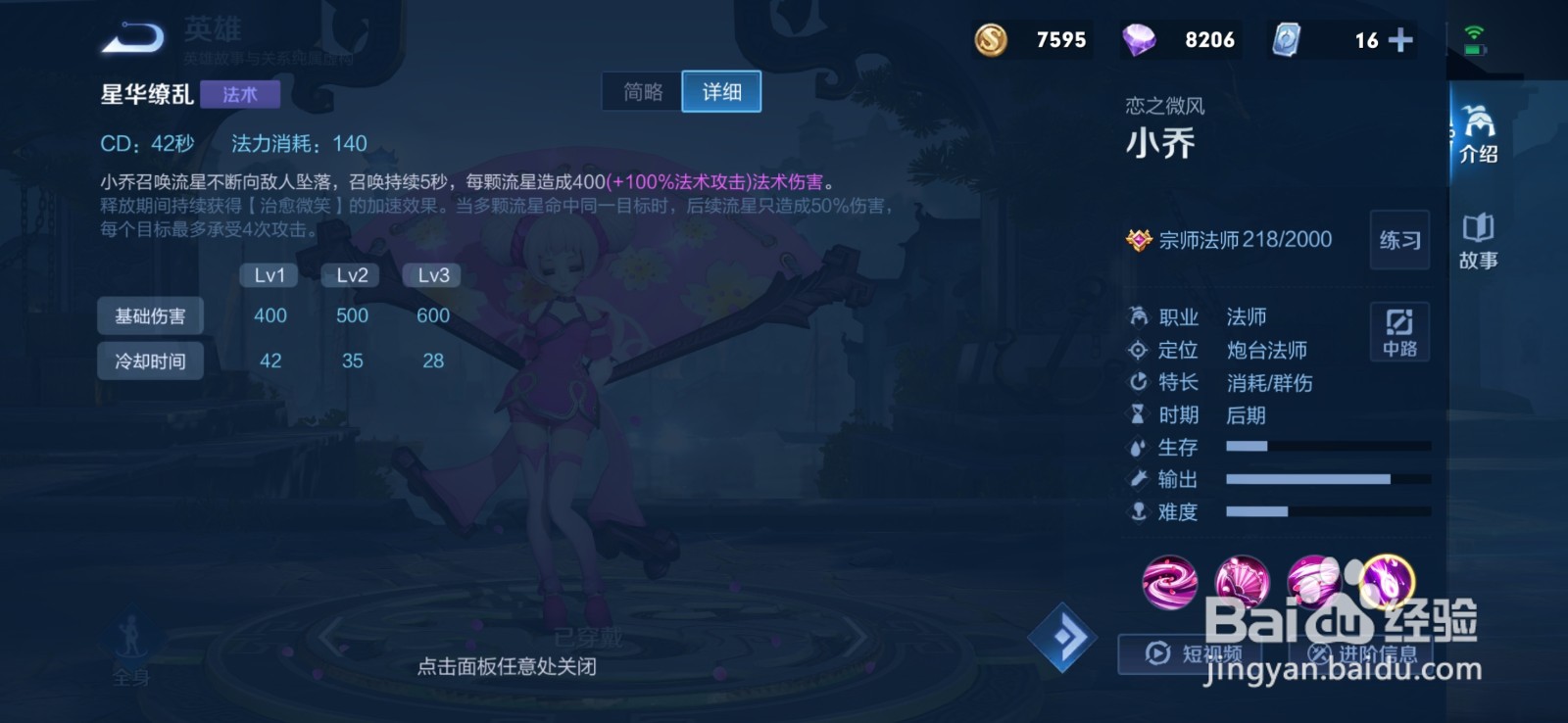Switch to Lv2 skill stats
1568x723 pixels.
click(x=350, y=275)
